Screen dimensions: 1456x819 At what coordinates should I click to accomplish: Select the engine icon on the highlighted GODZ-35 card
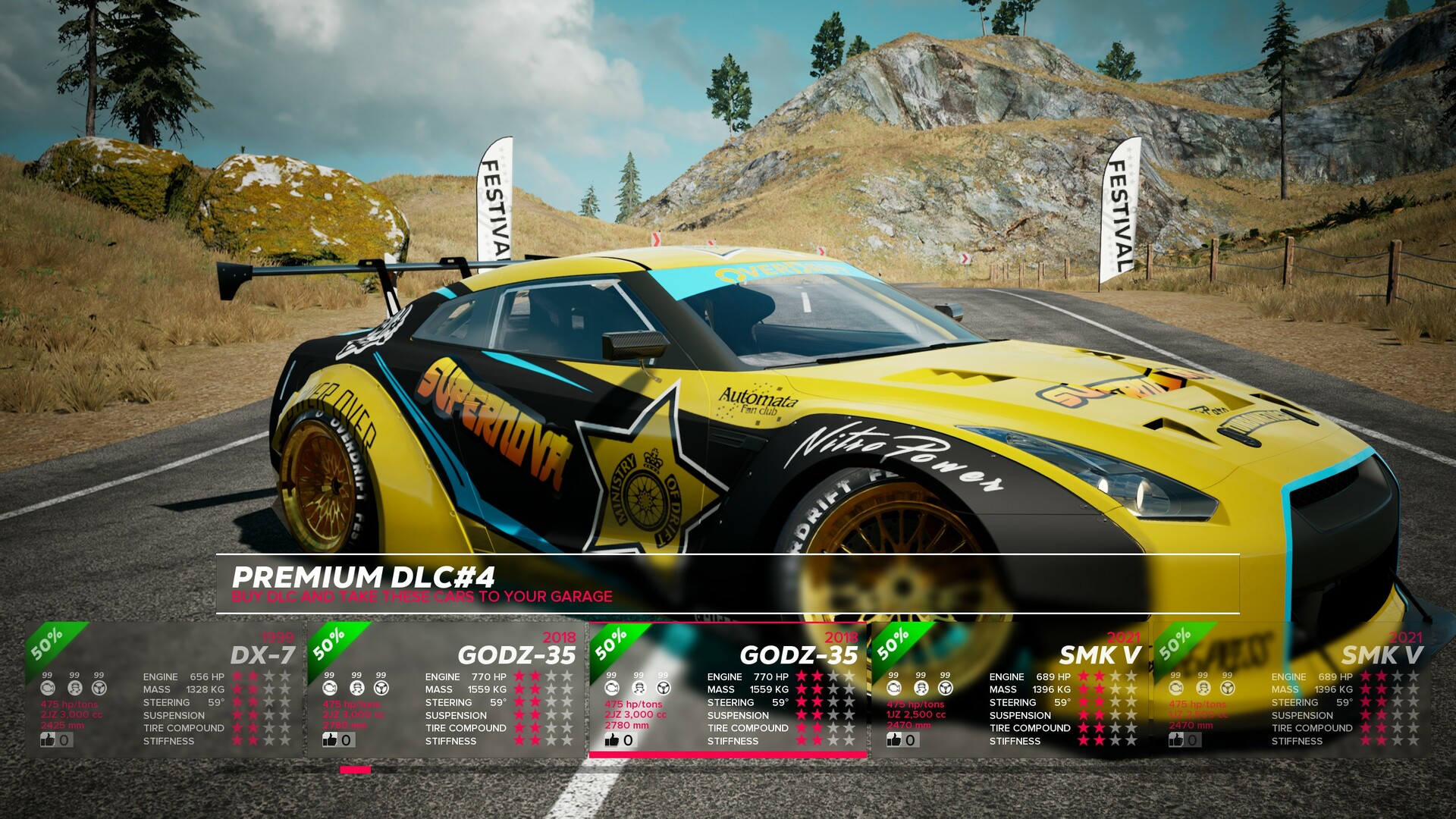click(611, 687)
